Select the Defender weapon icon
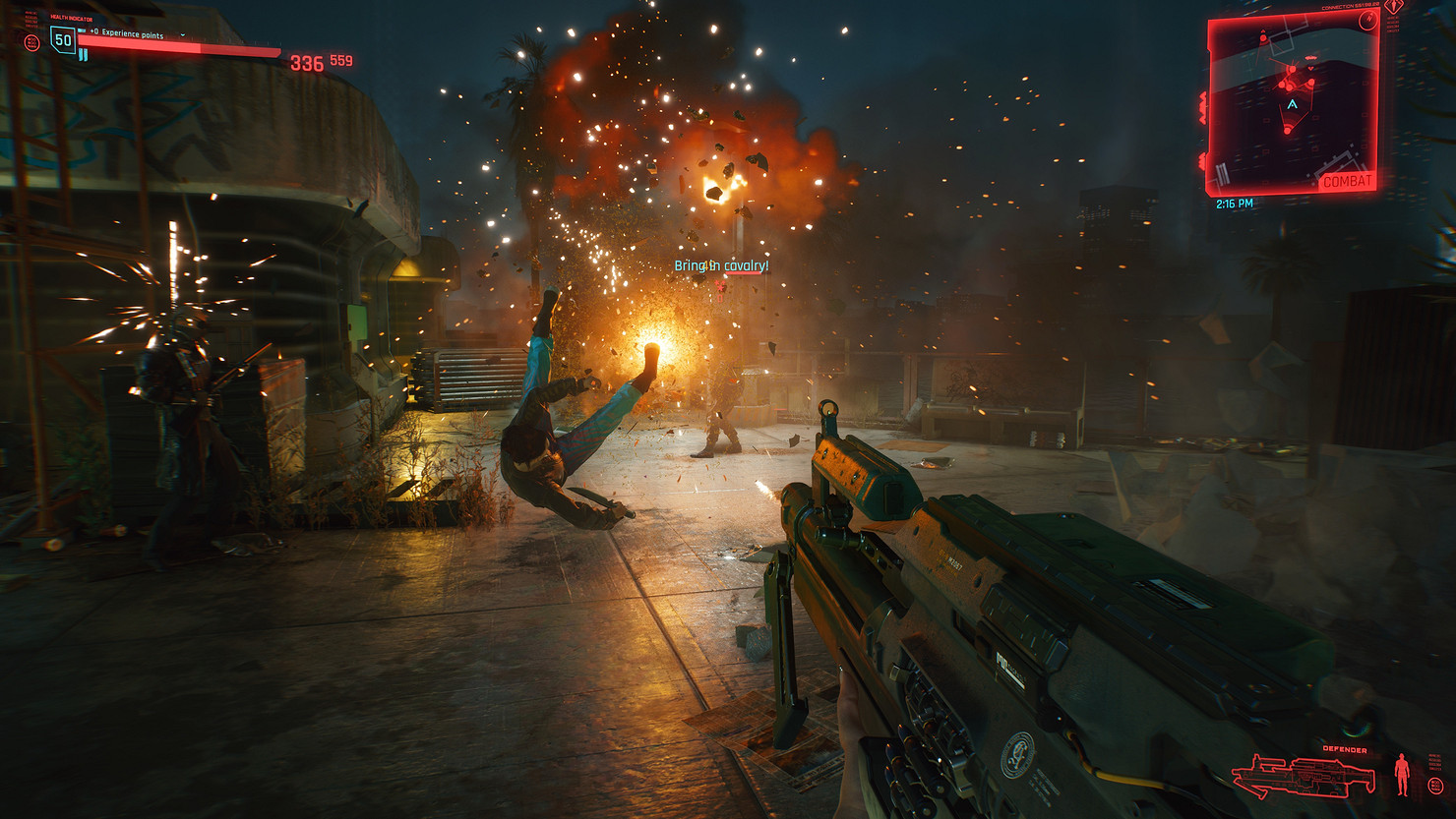 pyautogui.click(x=1304, y=776)
